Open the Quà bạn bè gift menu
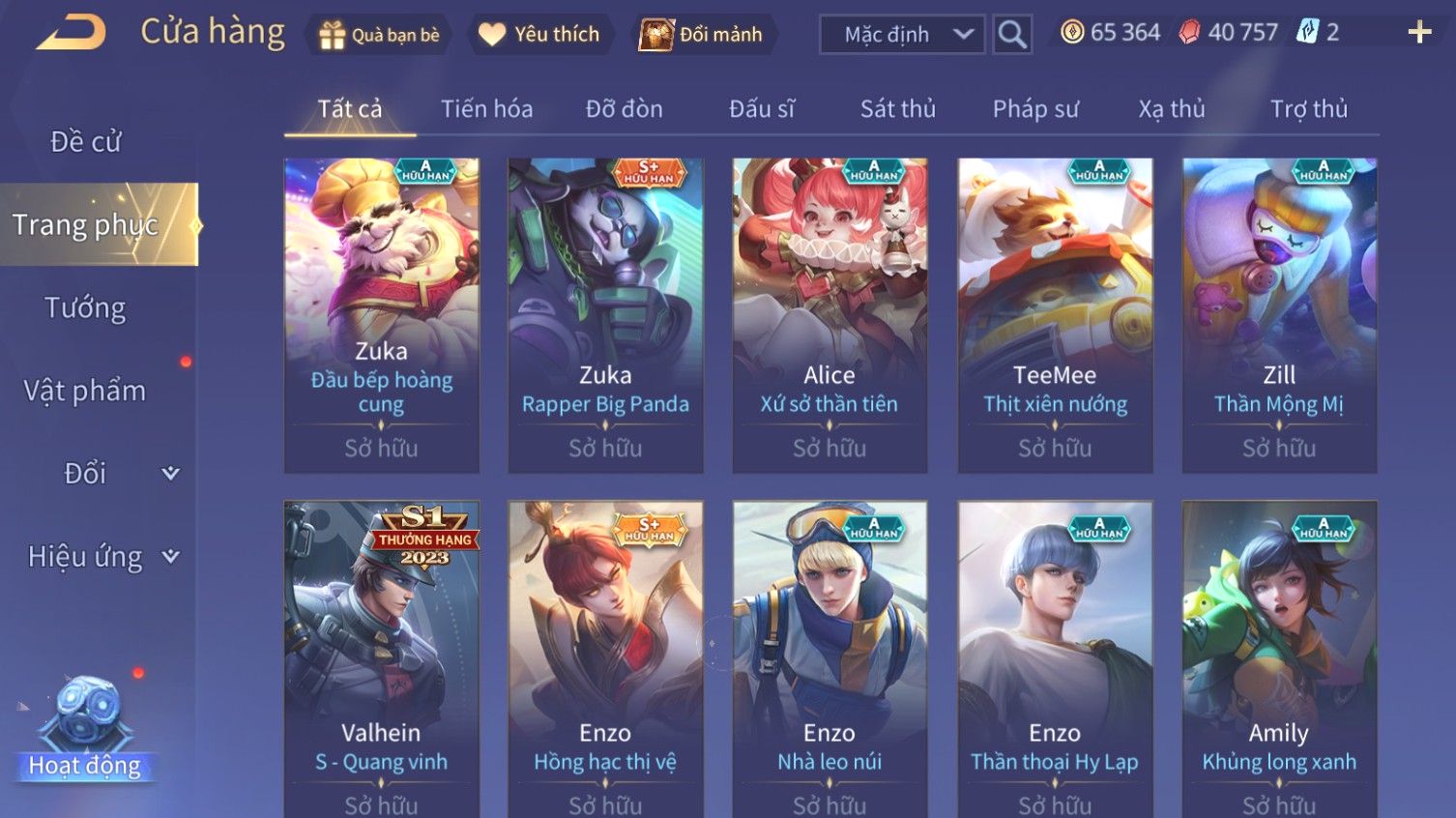Image resolution: width=1456 pixels, height=818 pixels. (379, 35)
